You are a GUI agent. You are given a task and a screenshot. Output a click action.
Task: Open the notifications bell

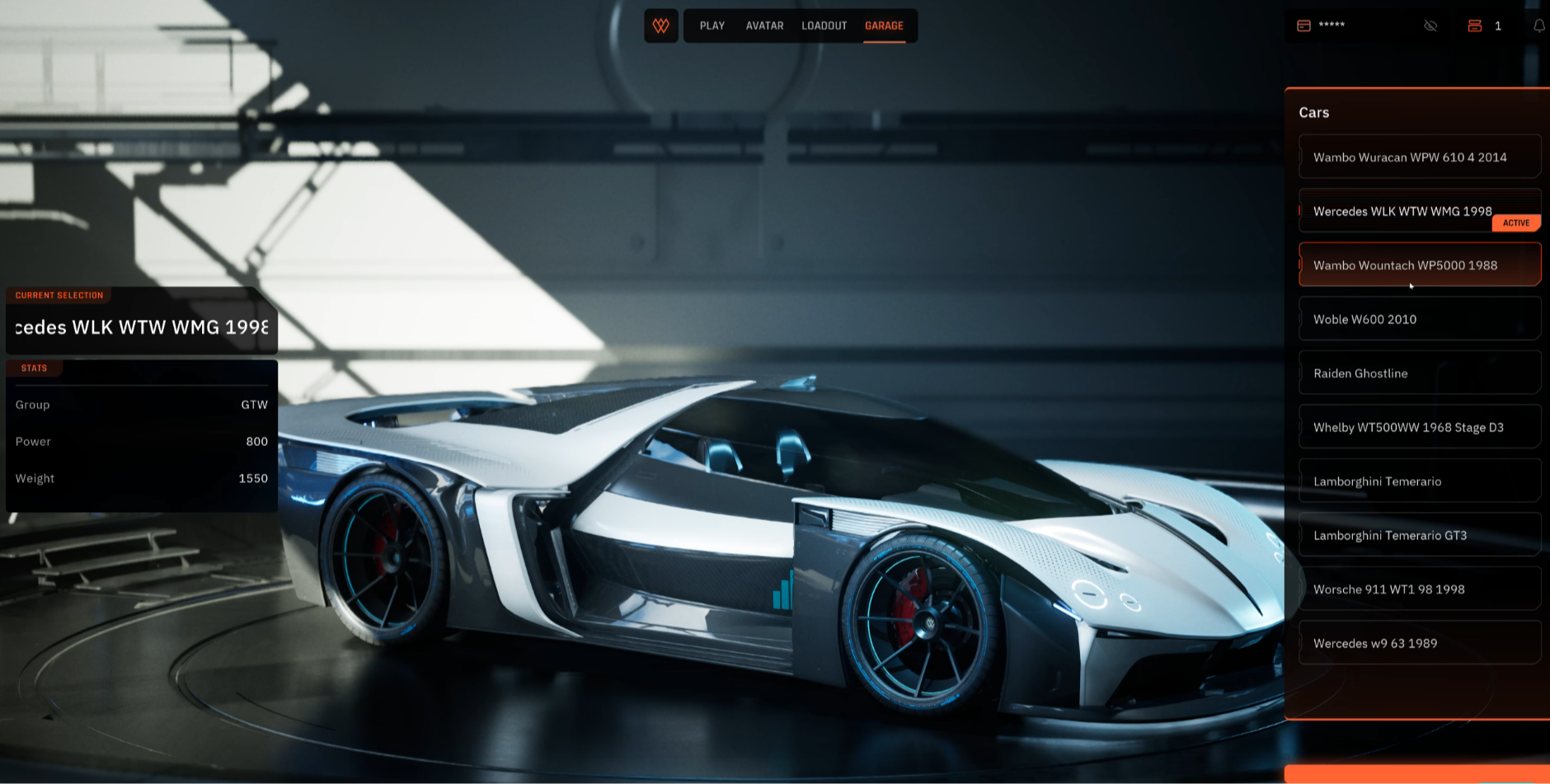[1538, 26]
